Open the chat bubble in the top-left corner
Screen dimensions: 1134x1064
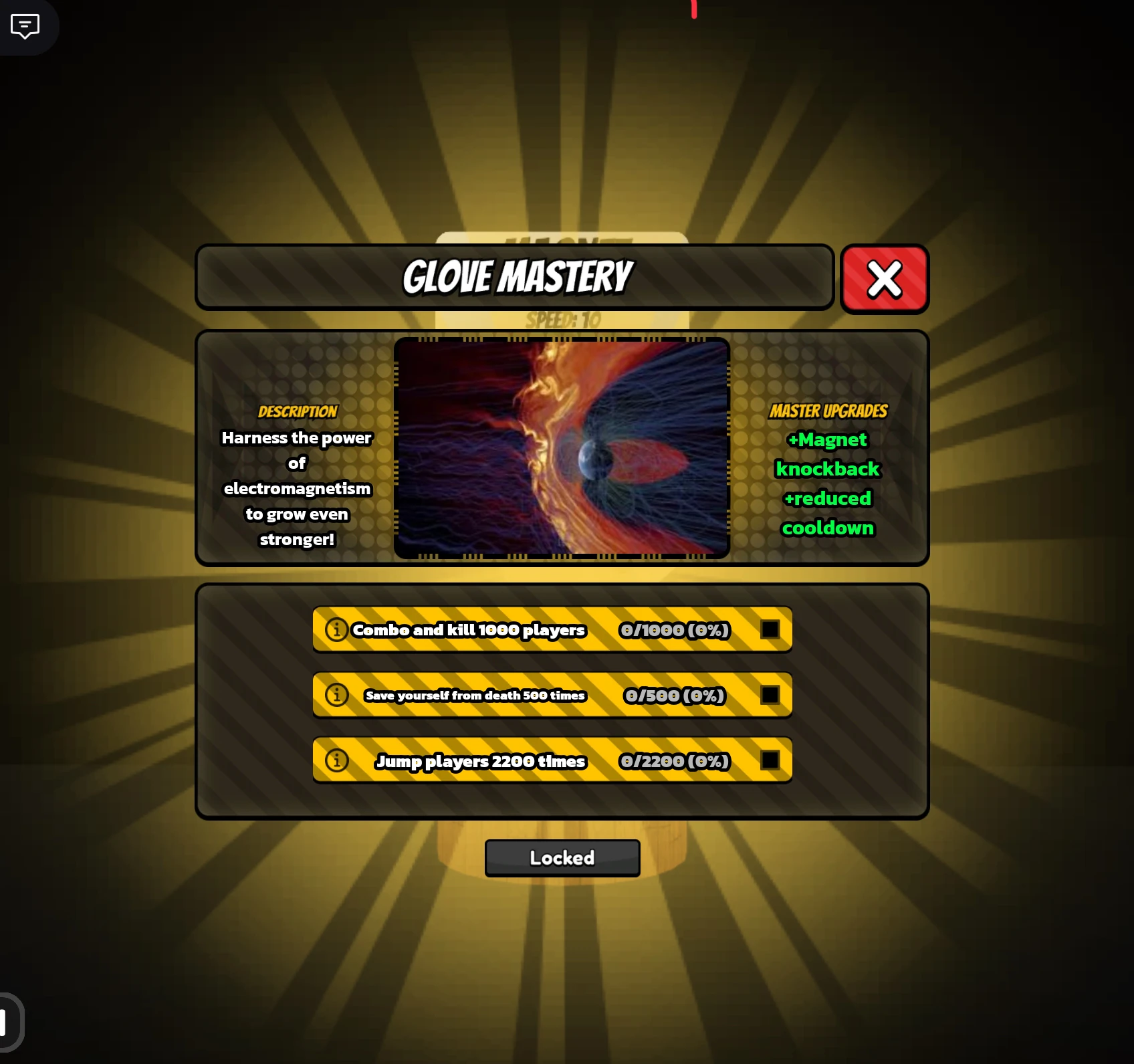(x=25, y=27)
